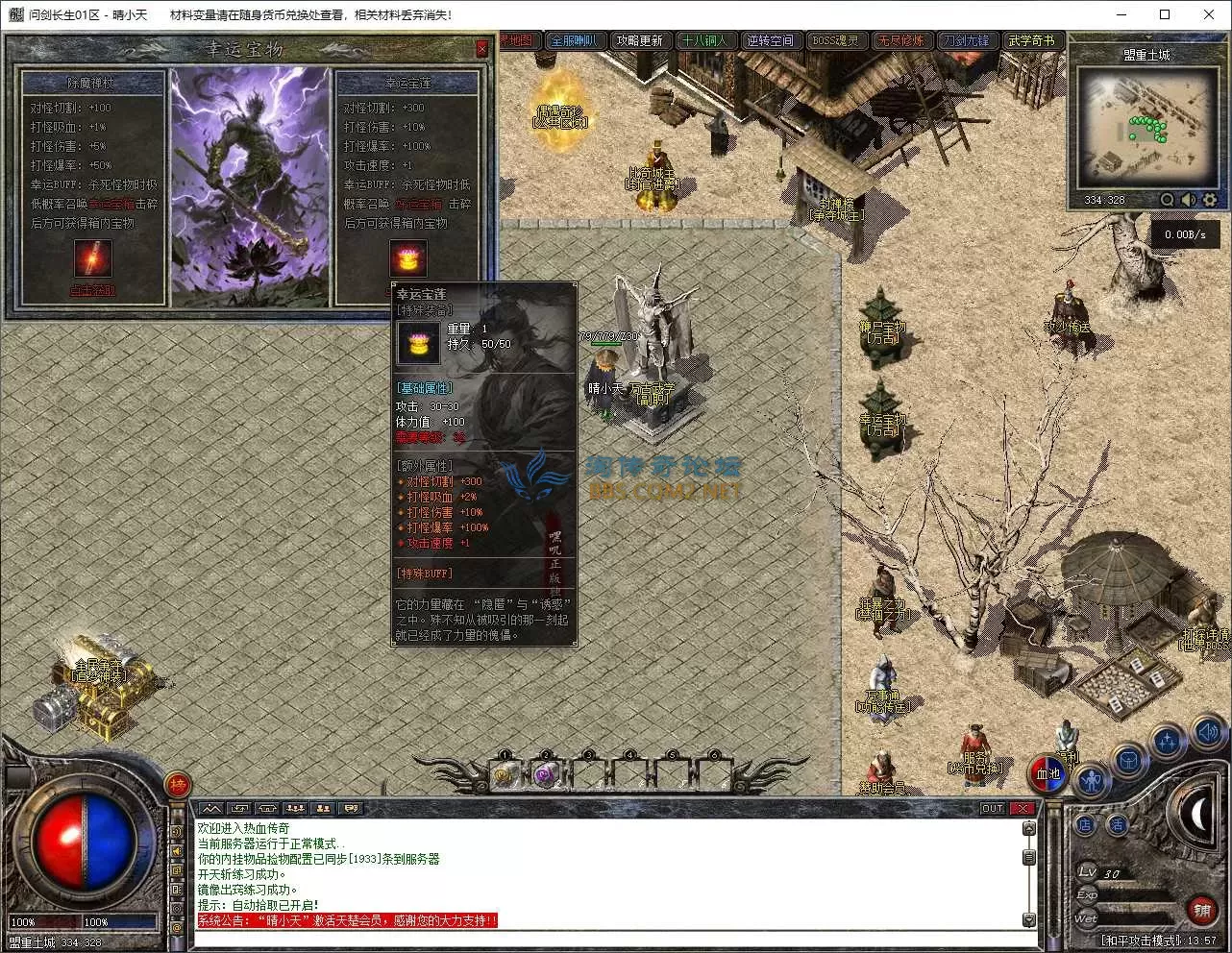Screen dimensions: 1232x953
Task: Select the 十八铜人 menu button
Action: click(704, 40)
